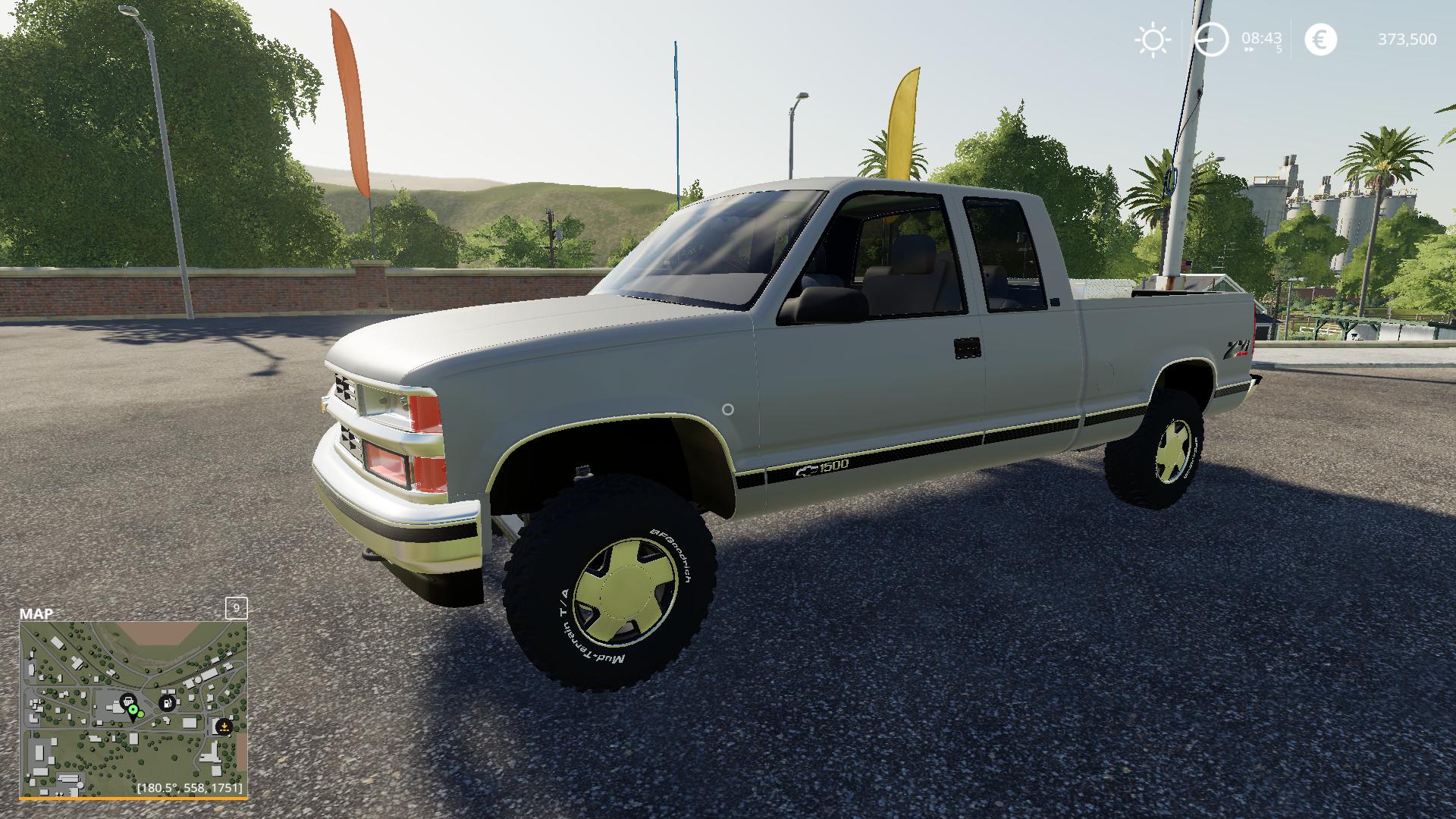Screen dimensions: 1456x819
Task: Select the sun weather icon in top HUD
Action: (x=1153, y=38)
